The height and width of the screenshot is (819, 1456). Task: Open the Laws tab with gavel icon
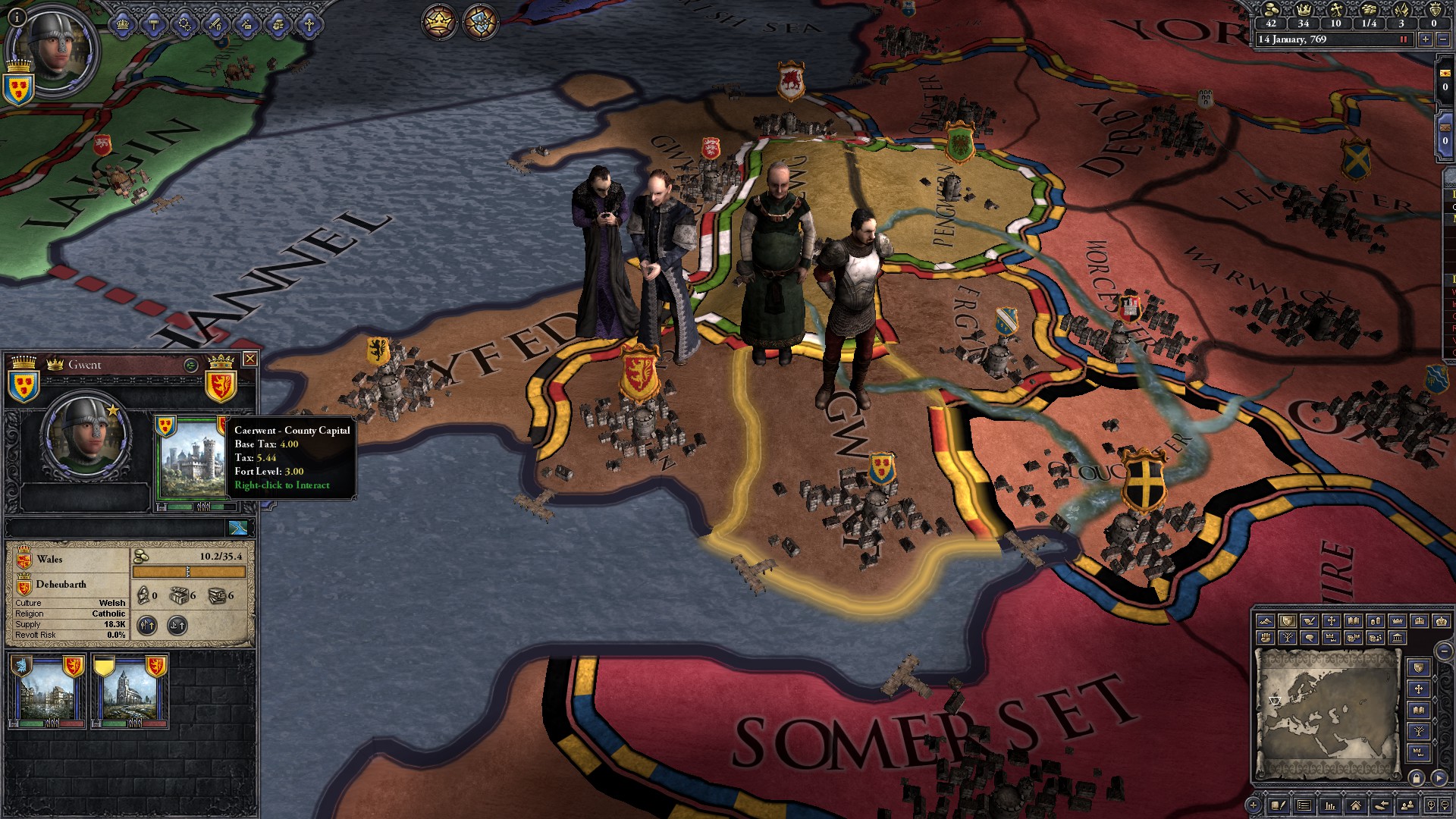tap(154, 24)
